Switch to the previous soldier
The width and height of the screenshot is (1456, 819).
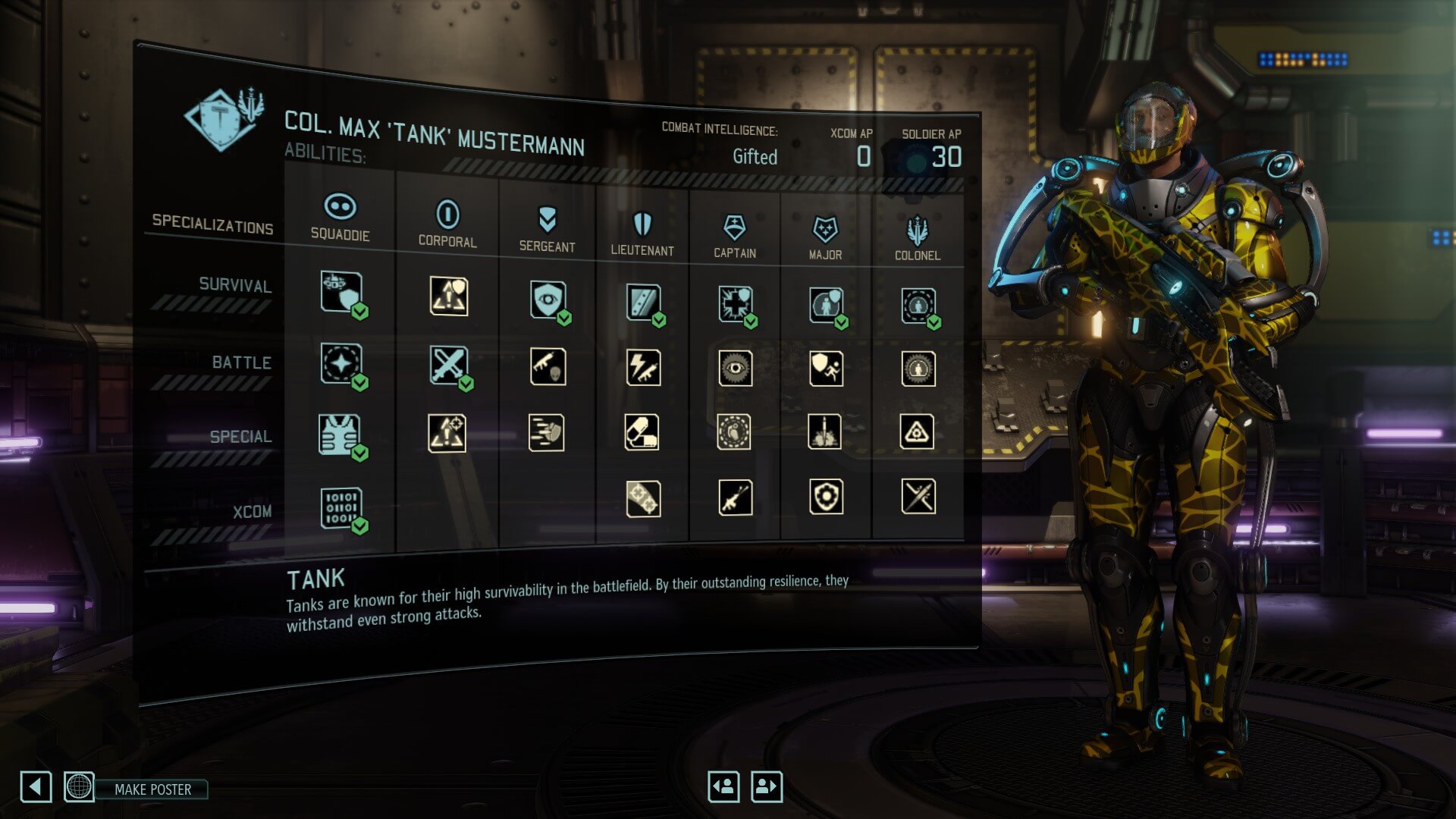(x=723, y=786)
